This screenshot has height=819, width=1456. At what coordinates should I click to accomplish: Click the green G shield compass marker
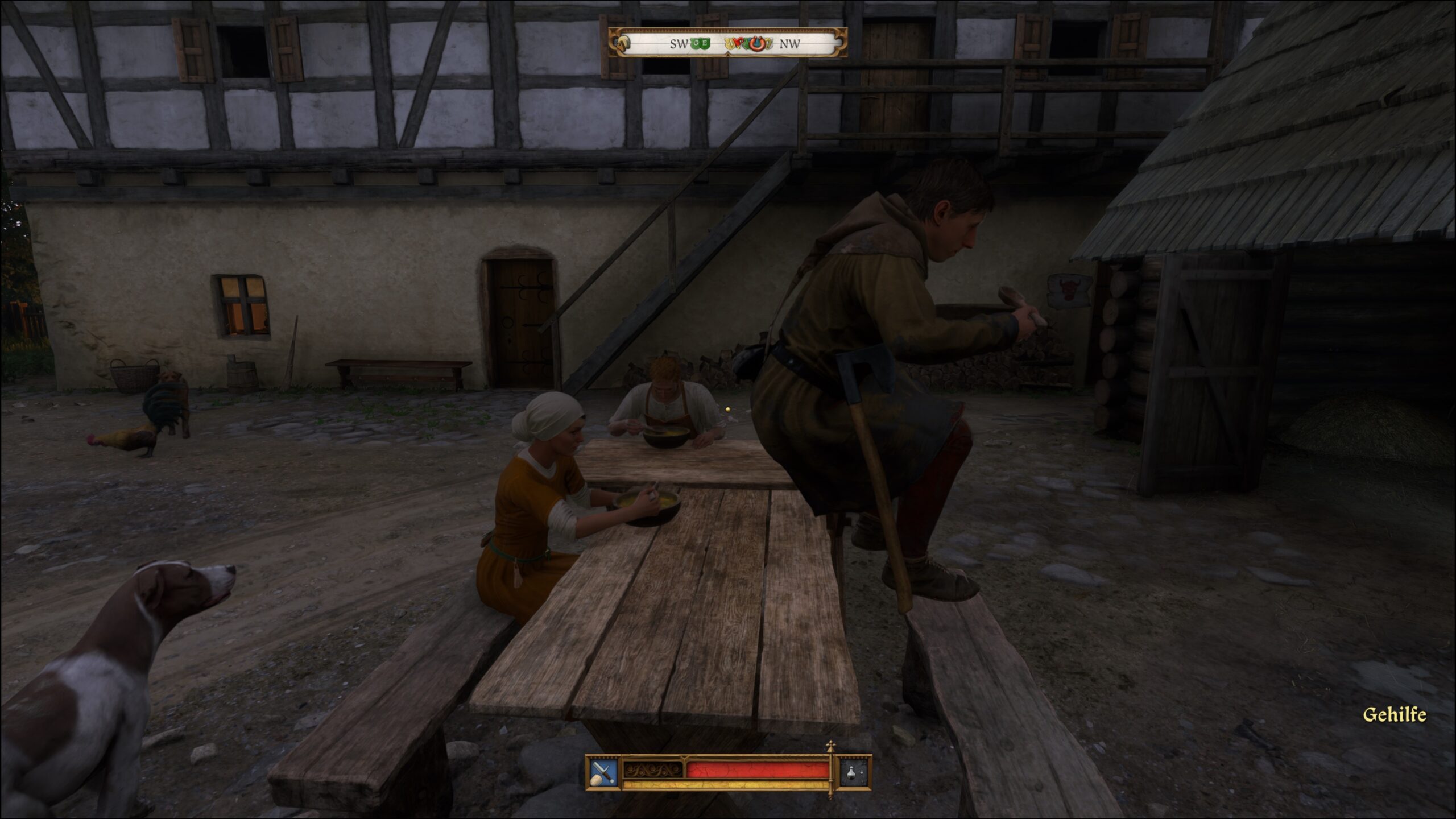coord(696,43)
